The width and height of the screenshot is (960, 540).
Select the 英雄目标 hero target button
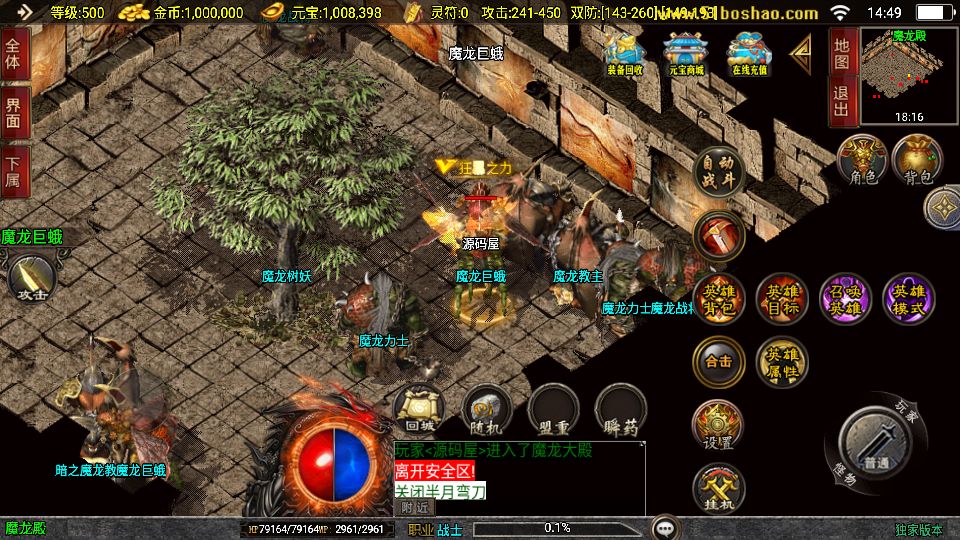pyautogui.click(x=782, y=299)
